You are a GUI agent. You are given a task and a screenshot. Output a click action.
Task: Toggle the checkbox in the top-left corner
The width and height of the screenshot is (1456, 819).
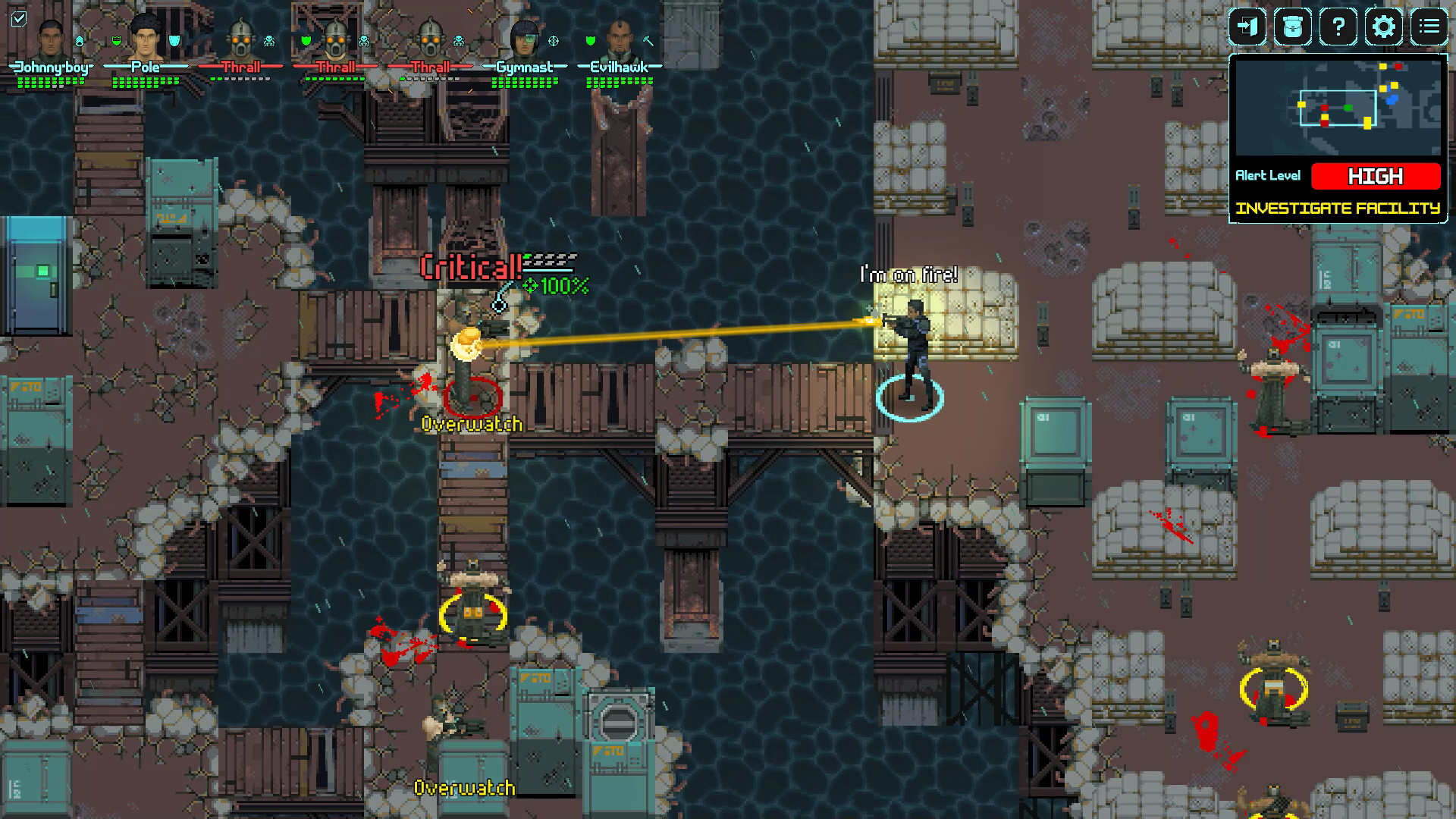point(20,20)
